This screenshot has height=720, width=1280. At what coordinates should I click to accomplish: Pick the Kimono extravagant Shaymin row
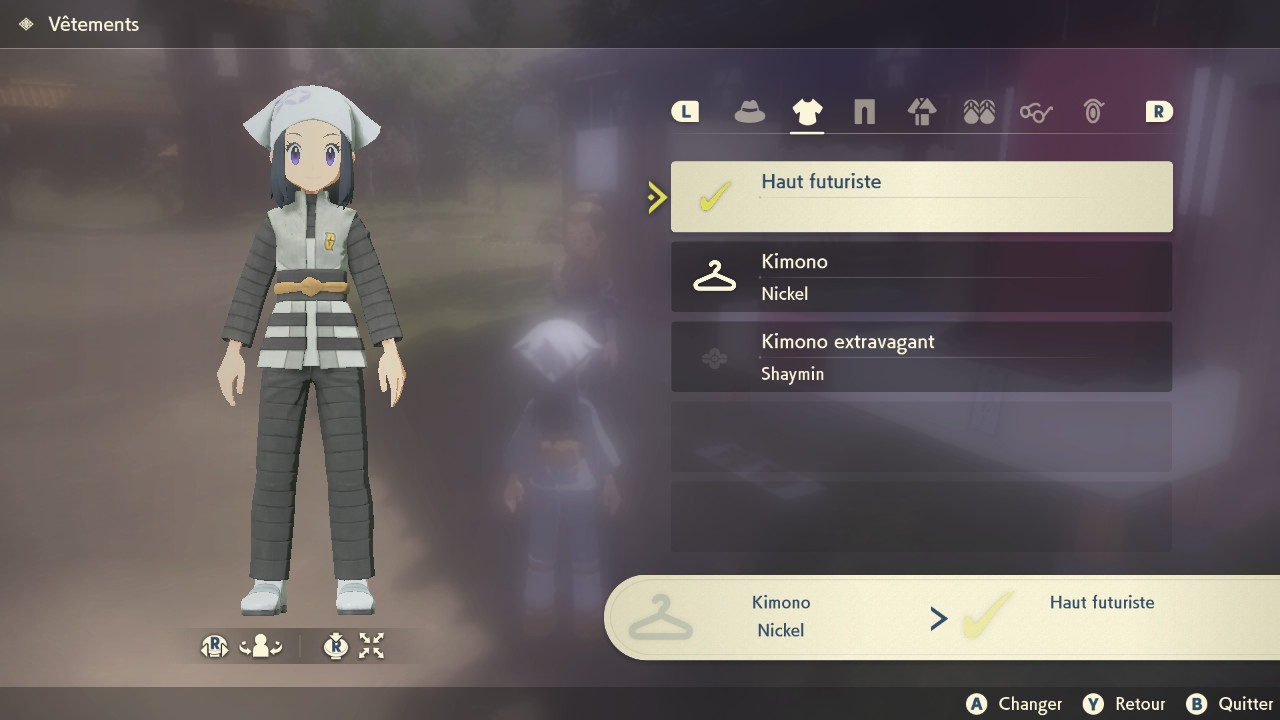(x=921, y=357)
